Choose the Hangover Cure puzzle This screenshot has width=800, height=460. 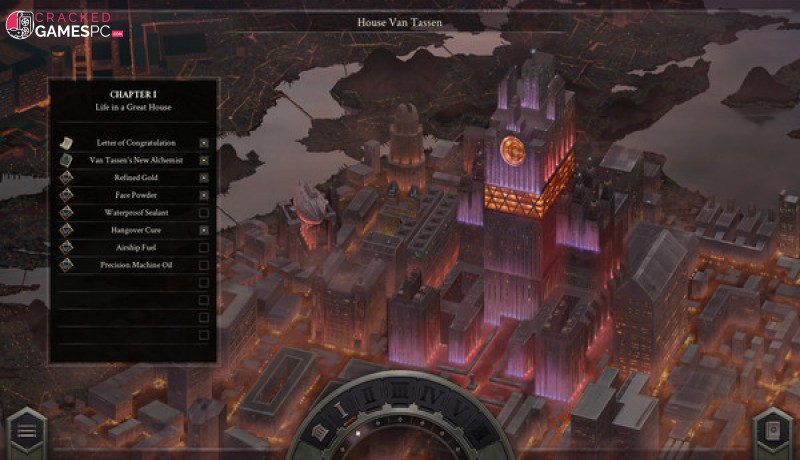click(135, 230)
